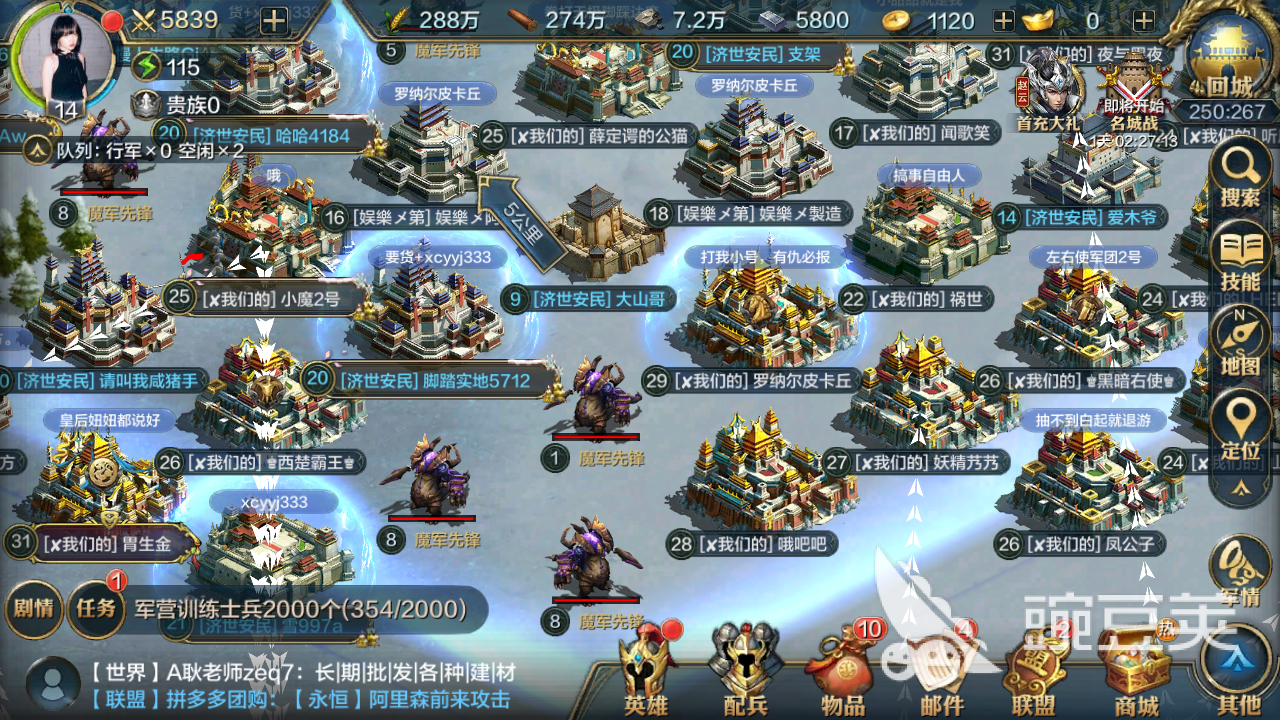Screen dimensions: 1280x720
Task: Open the 搜索 search tool
Action: [x=1240, y=176]
